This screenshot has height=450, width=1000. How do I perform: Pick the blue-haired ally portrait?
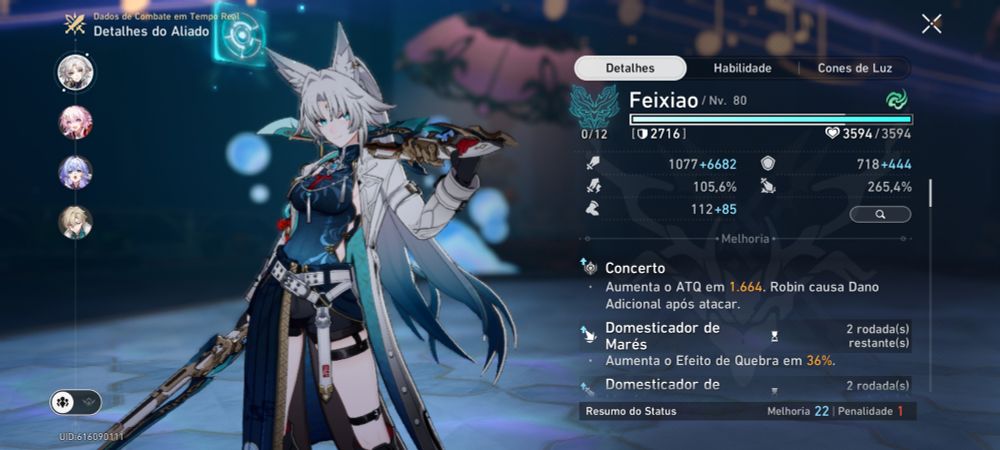[x=75, y=172]
